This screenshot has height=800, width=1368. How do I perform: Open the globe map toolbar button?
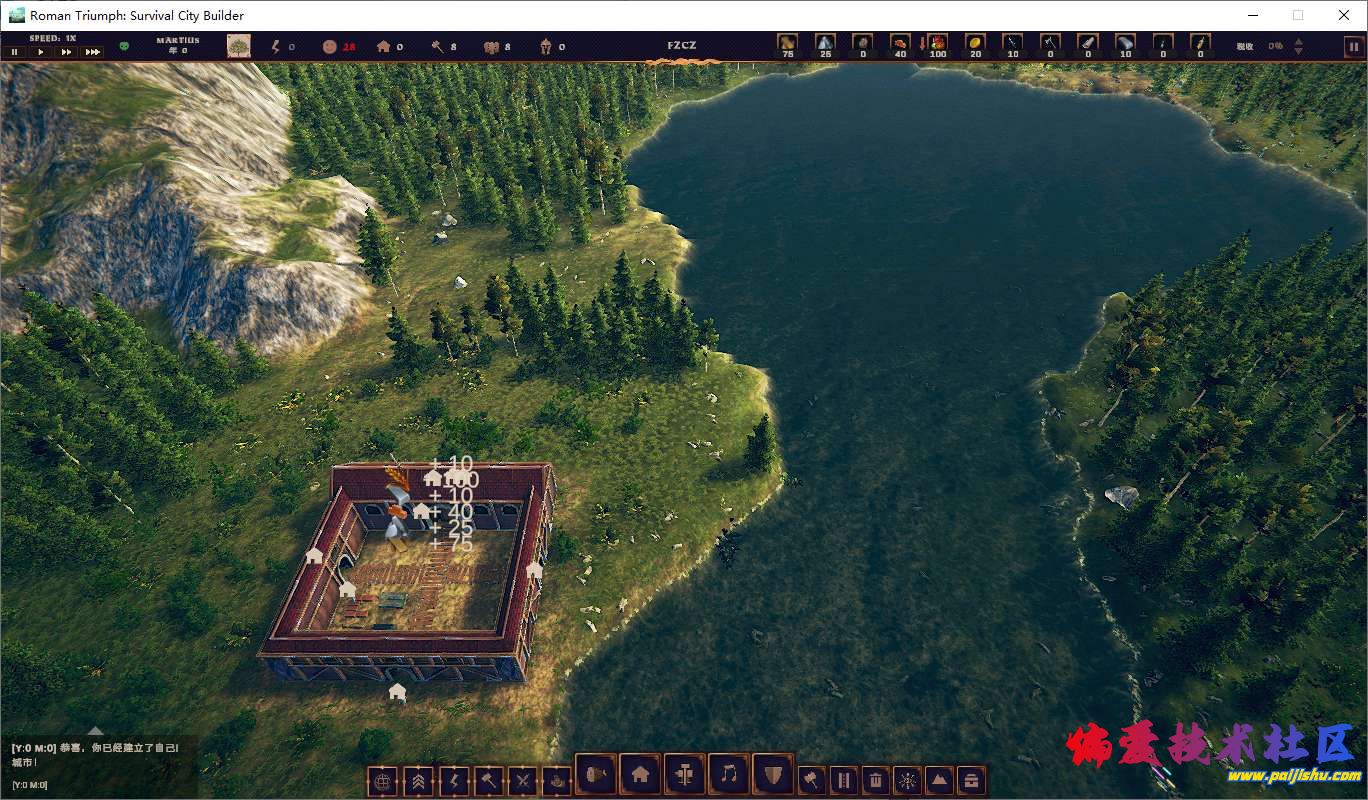click(381, 780)
